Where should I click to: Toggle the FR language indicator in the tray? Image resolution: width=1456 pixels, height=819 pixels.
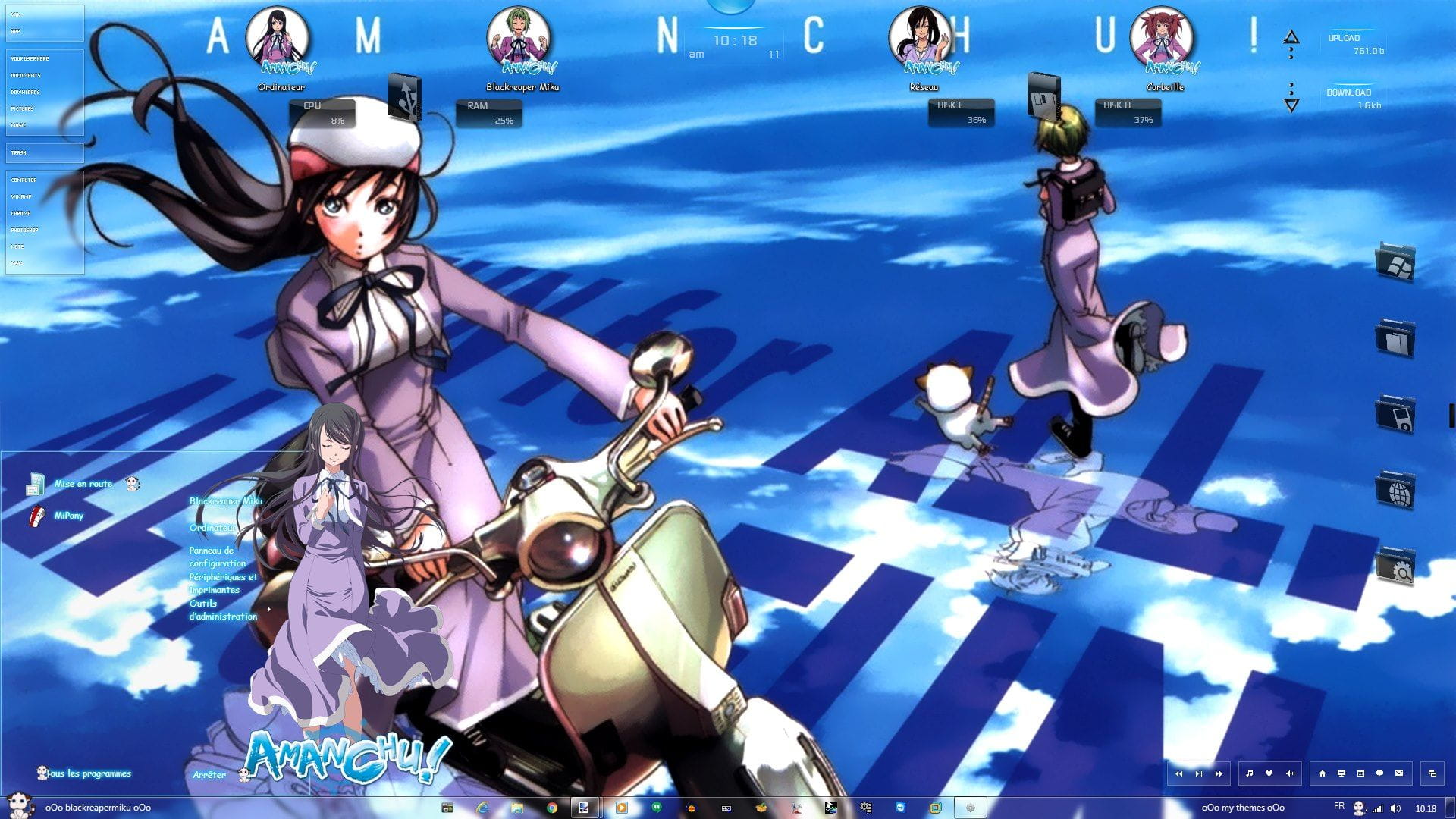tap(1339, 807)
